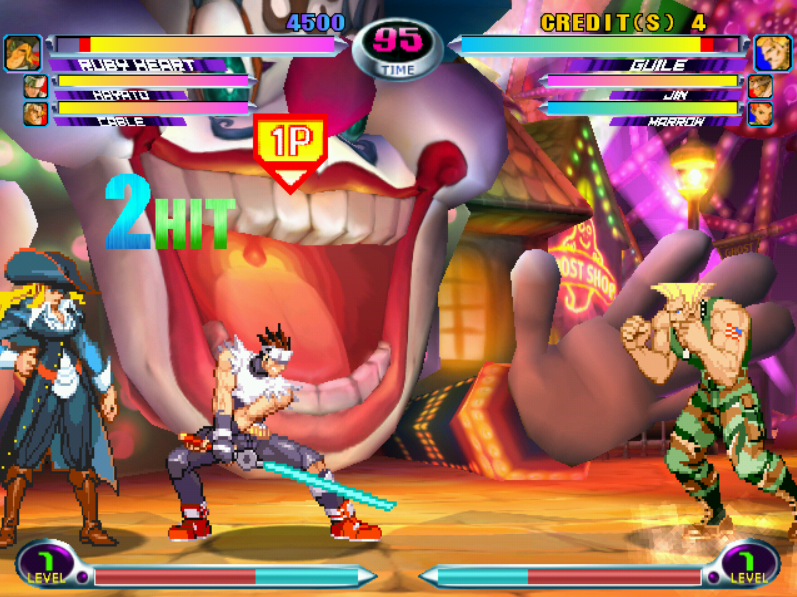Select Hayato's assist portrait

point(36,87)
